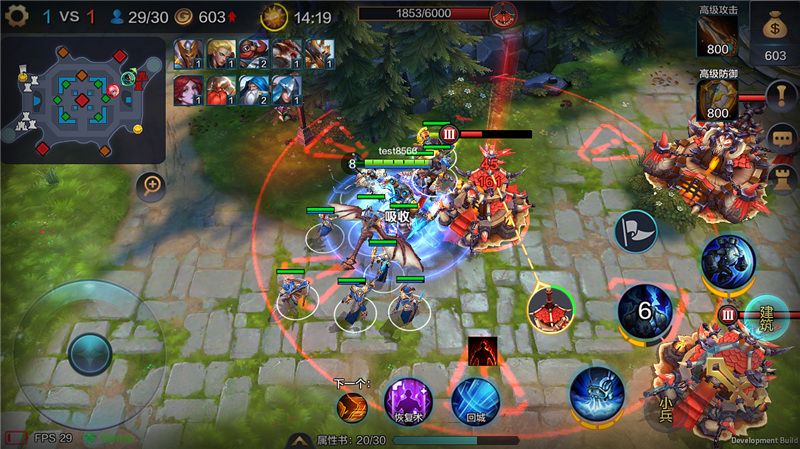Activate the skill showing cooldown 6
This screenshot has height=449, width=800.
coord(643,310)
